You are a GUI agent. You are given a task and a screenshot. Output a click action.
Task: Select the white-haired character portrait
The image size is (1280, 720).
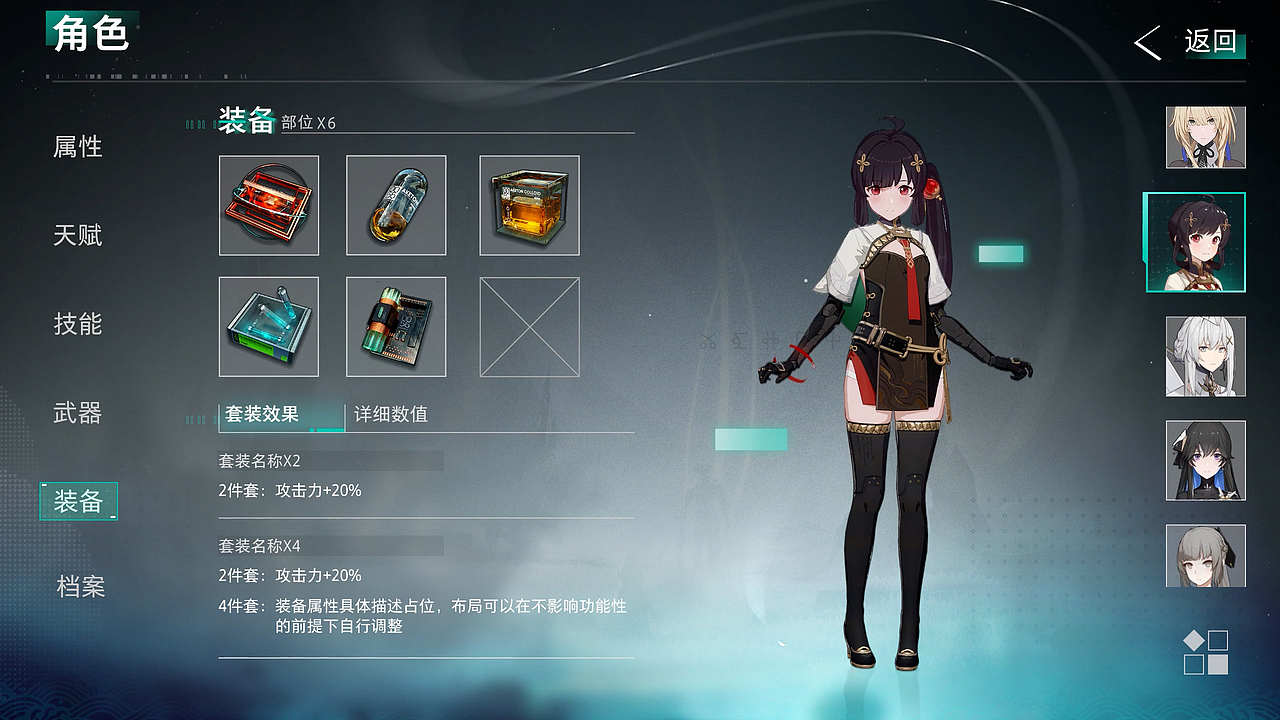(1205, 354)
